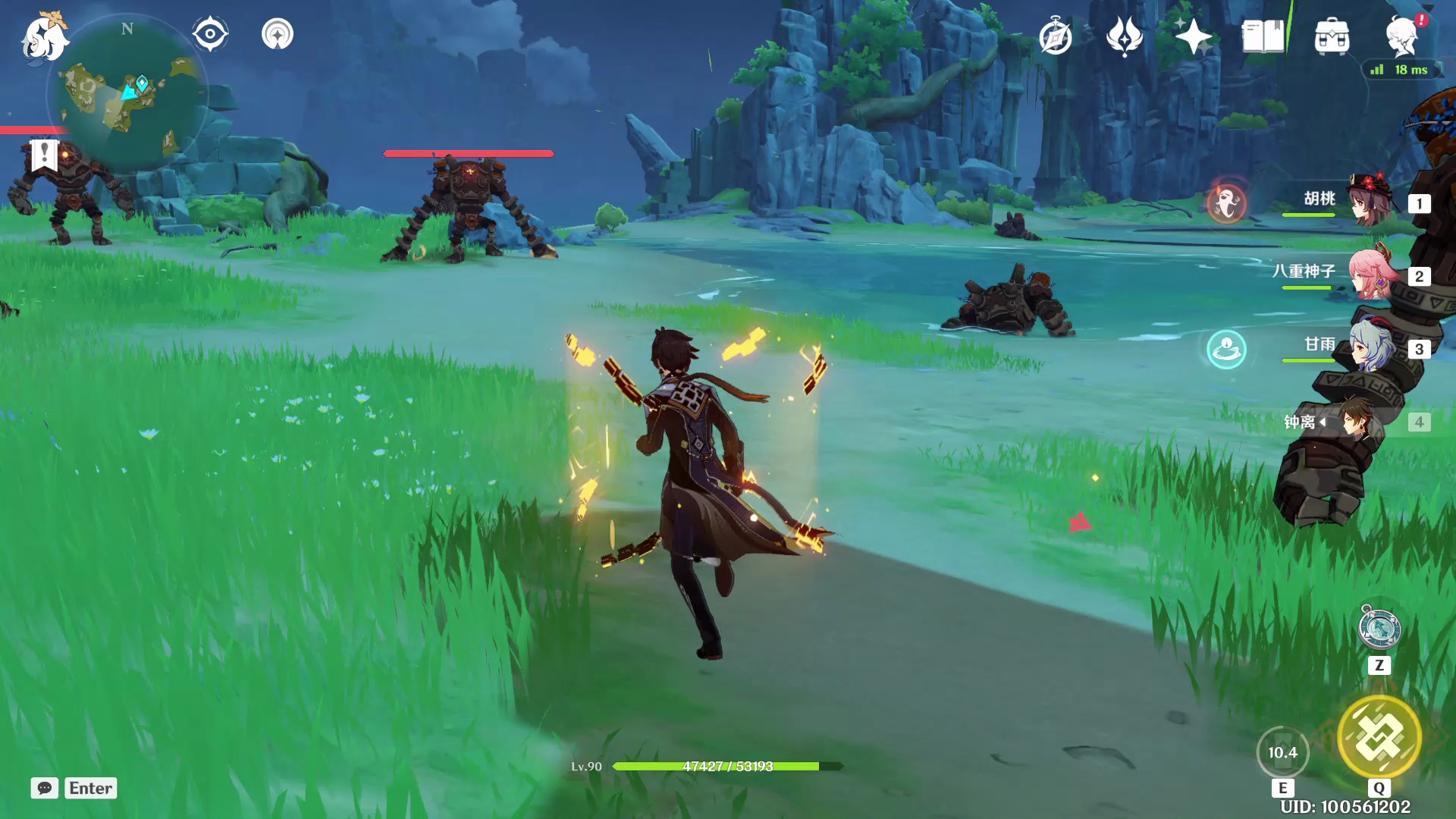Open the chat speech bubble
This screenshot has width=1456, height=819.
[45, 788]
